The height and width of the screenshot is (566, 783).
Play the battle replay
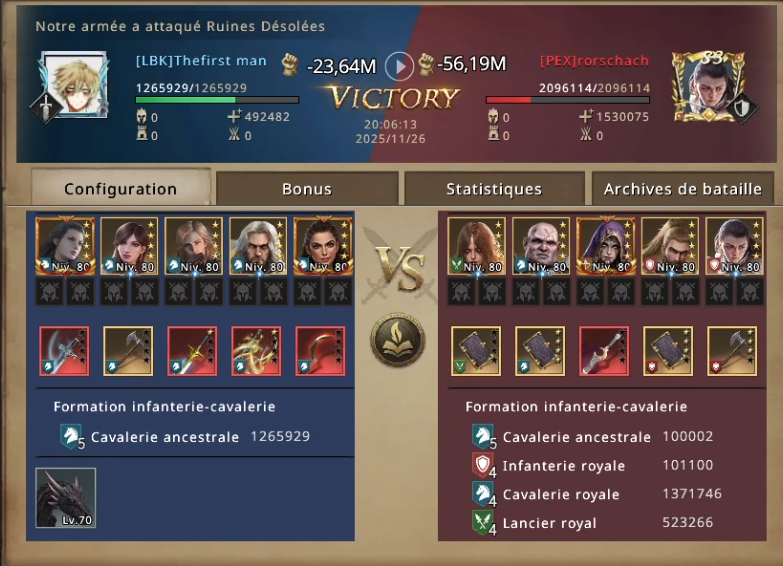coord(399,66)
